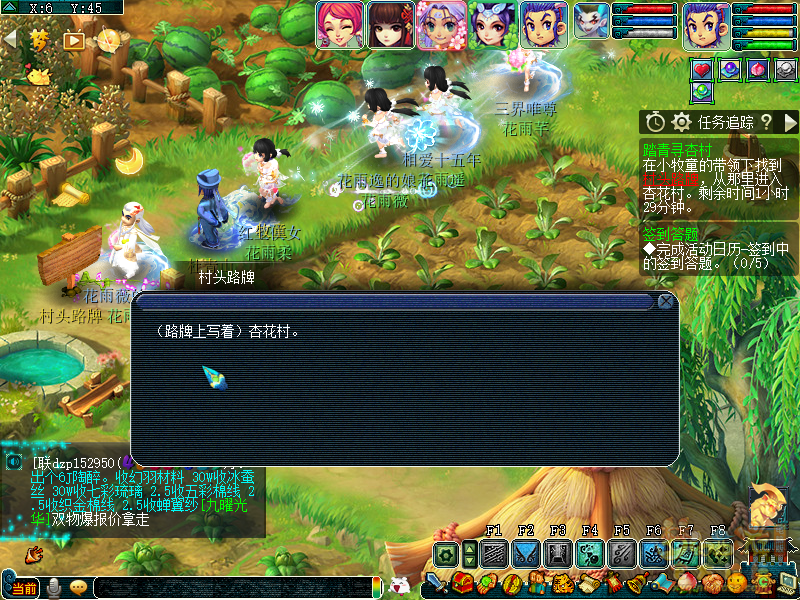The image size is (800, 600).
Task: Open the quest '踏青寻杏村' in tracker
Action: (x=671, y=148)
